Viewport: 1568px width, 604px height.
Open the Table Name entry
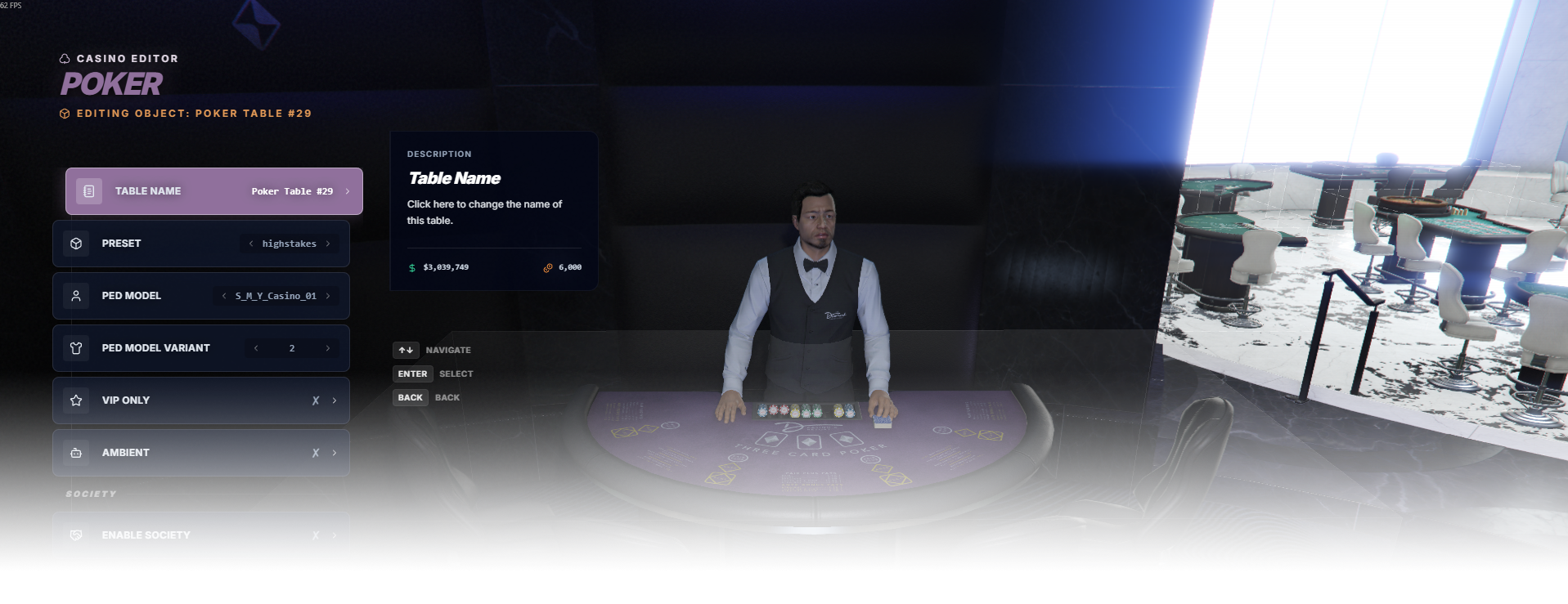pyautogui.click(x=213, y=191)
